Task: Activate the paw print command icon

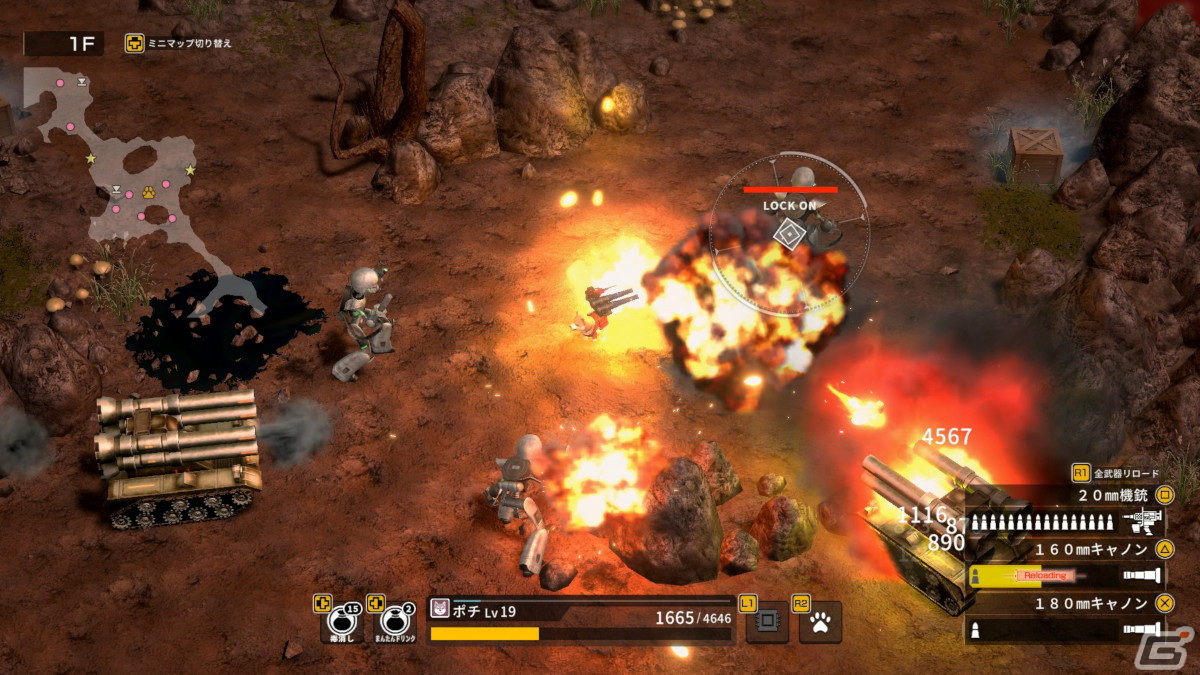Action: click(821, 623)
